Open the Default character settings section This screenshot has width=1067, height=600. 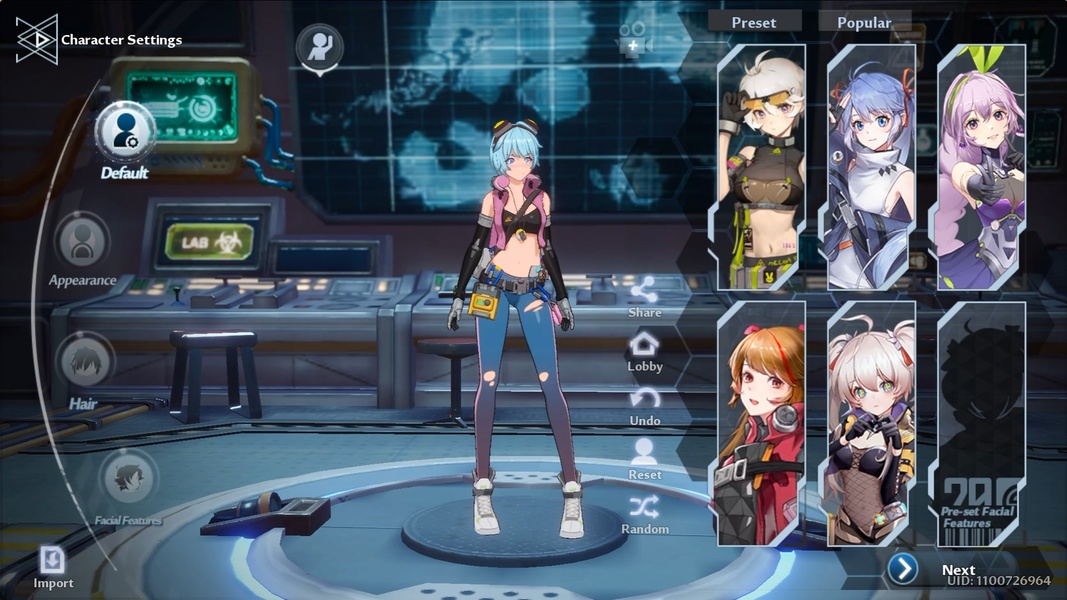125,133
